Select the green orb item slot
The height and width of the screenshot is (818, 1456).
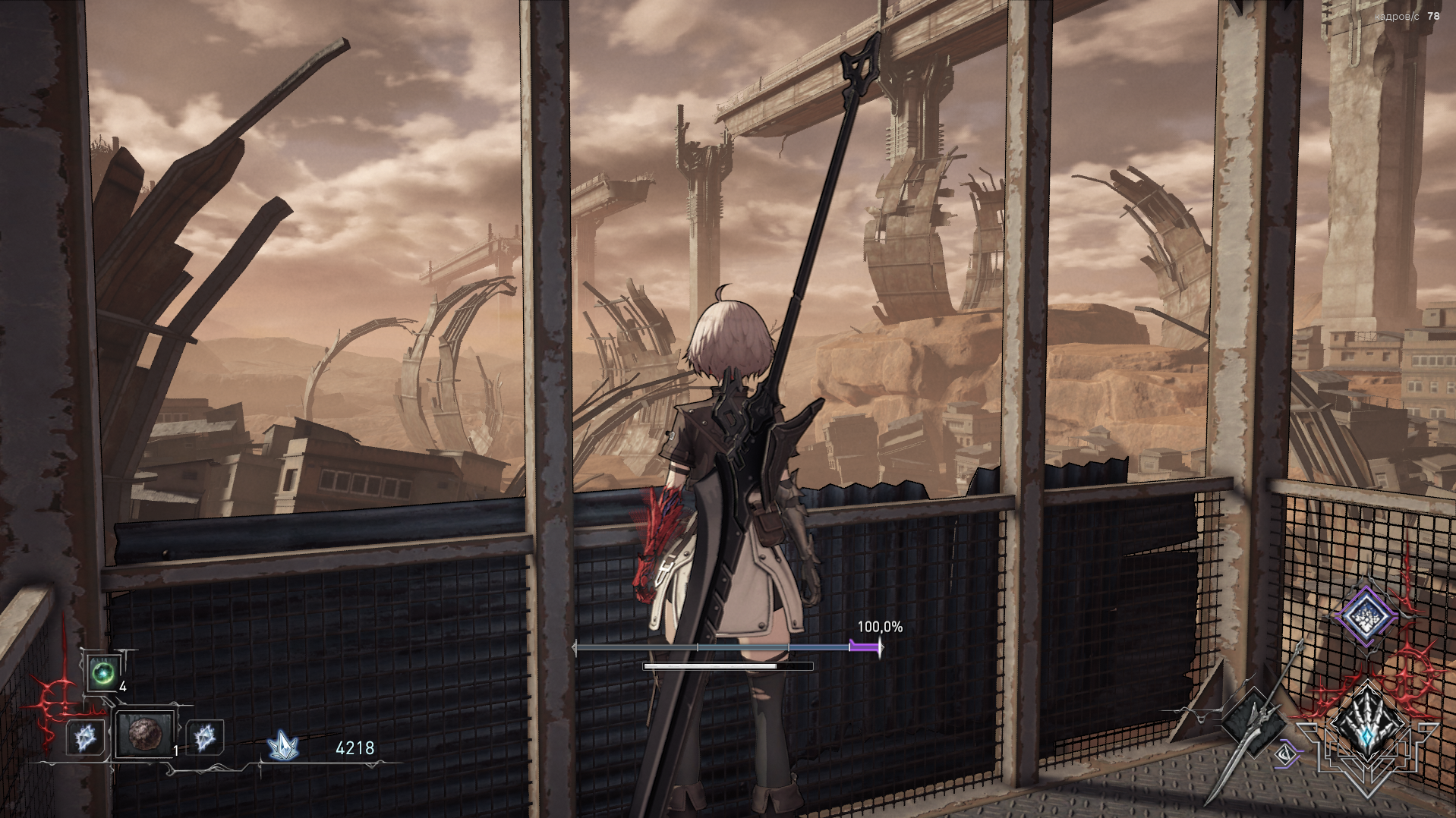[x=102, y=673]
